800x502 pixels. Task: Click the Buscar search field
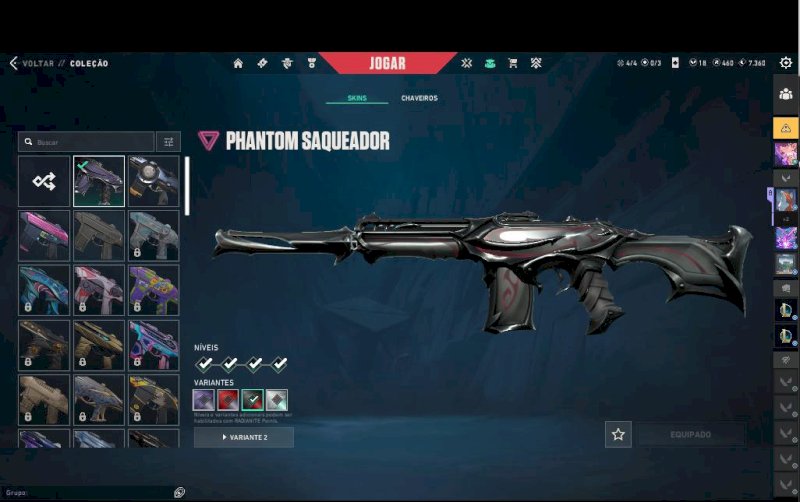click(86, 142)
